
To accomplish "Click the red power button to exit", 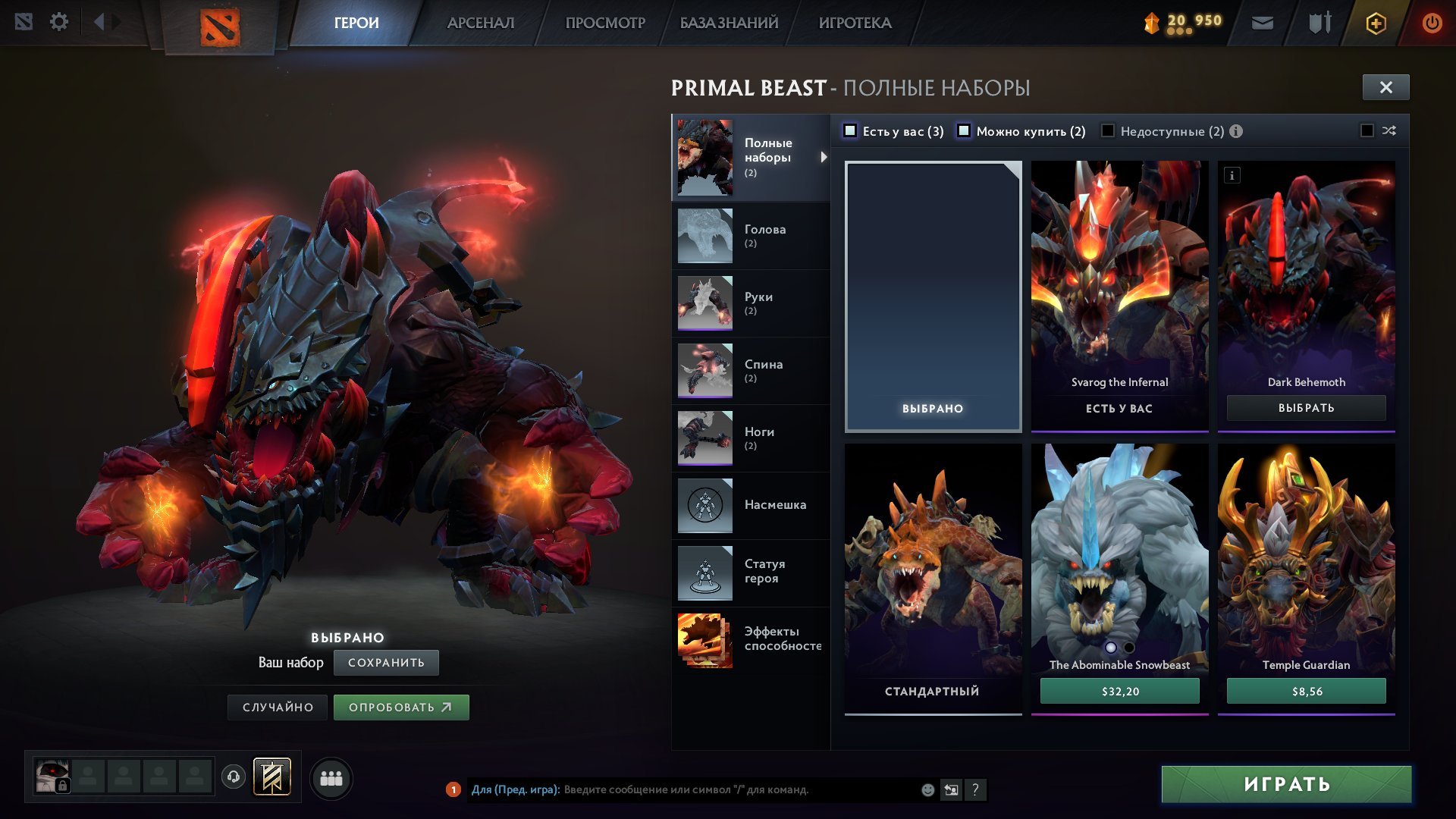I will (x=1433, y=24).
